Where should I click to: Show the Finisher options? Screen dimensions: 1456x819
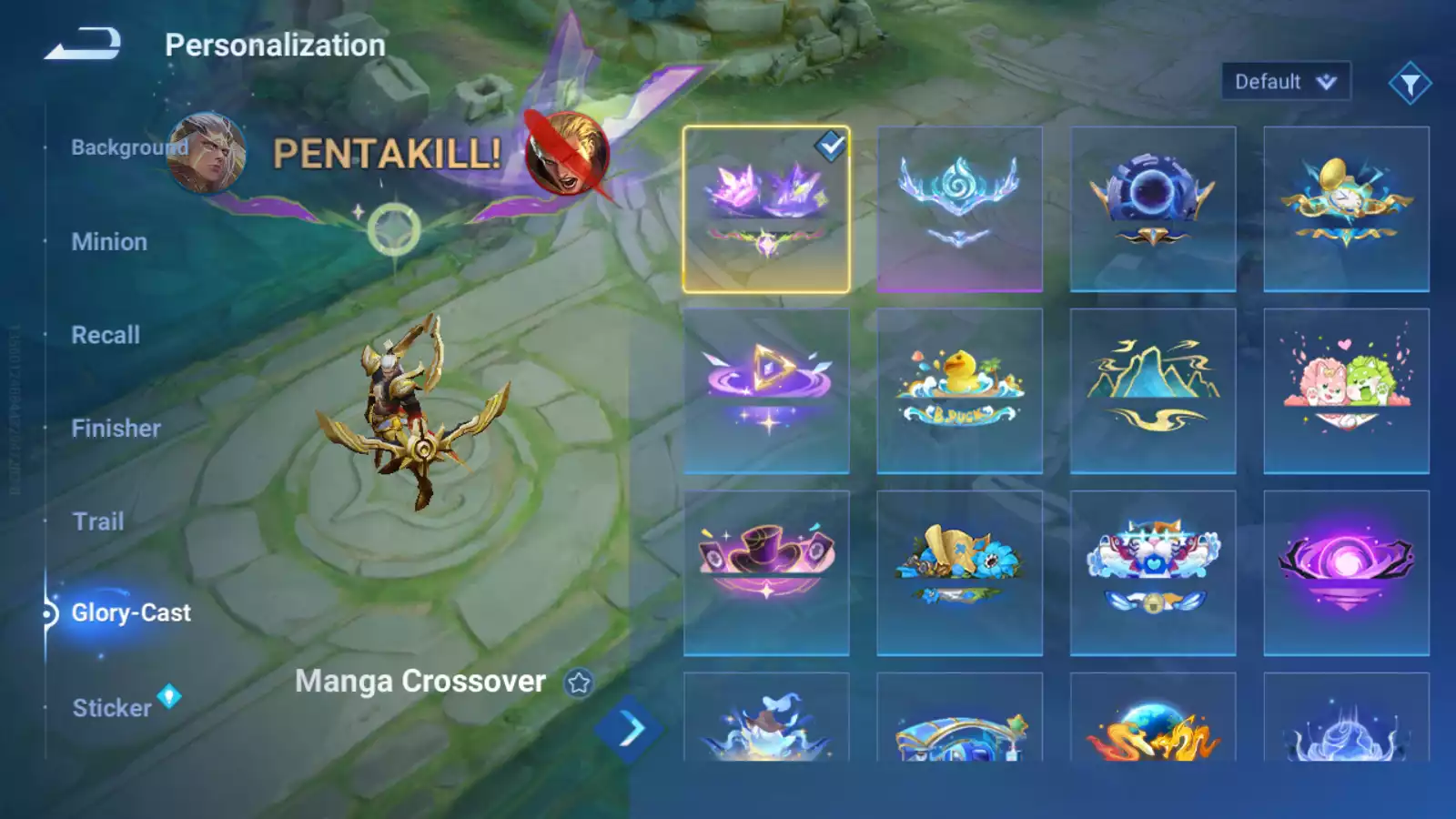pos(116,429)
